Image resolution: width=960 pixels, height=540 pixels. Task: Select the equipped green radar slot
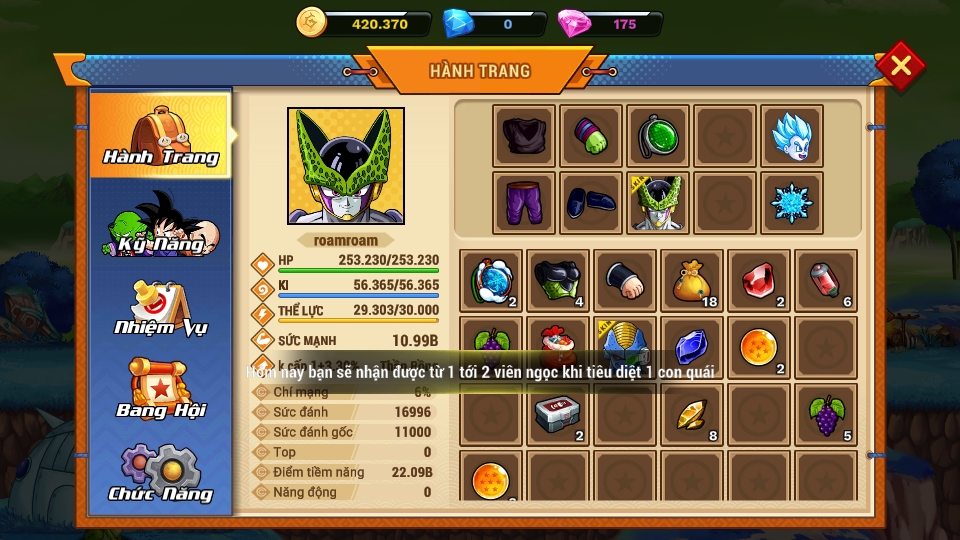click(658, 136)
